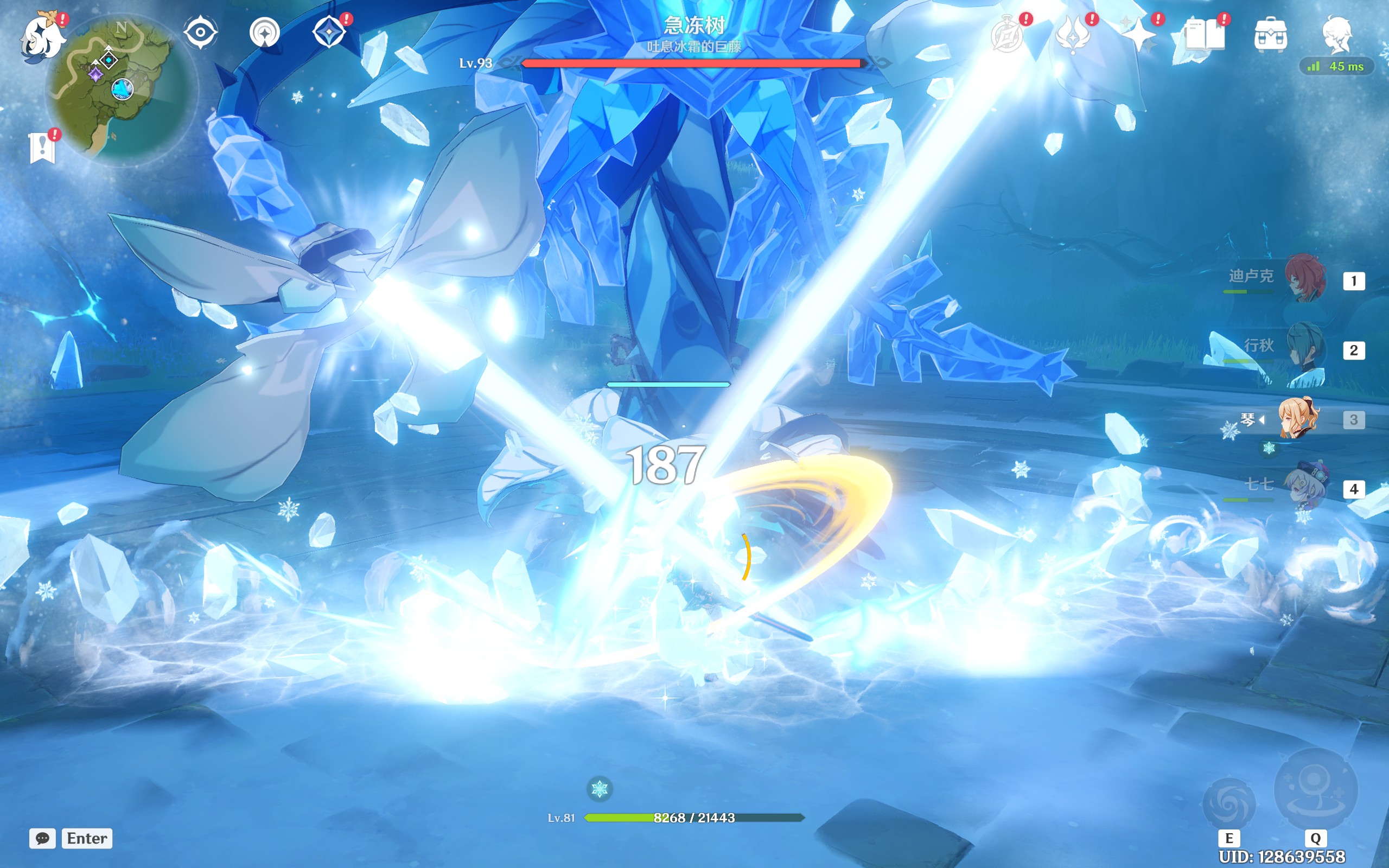Toggle the elemental sight eye icon
This screenshot has width=1389, height=868.
click(200, 32)
